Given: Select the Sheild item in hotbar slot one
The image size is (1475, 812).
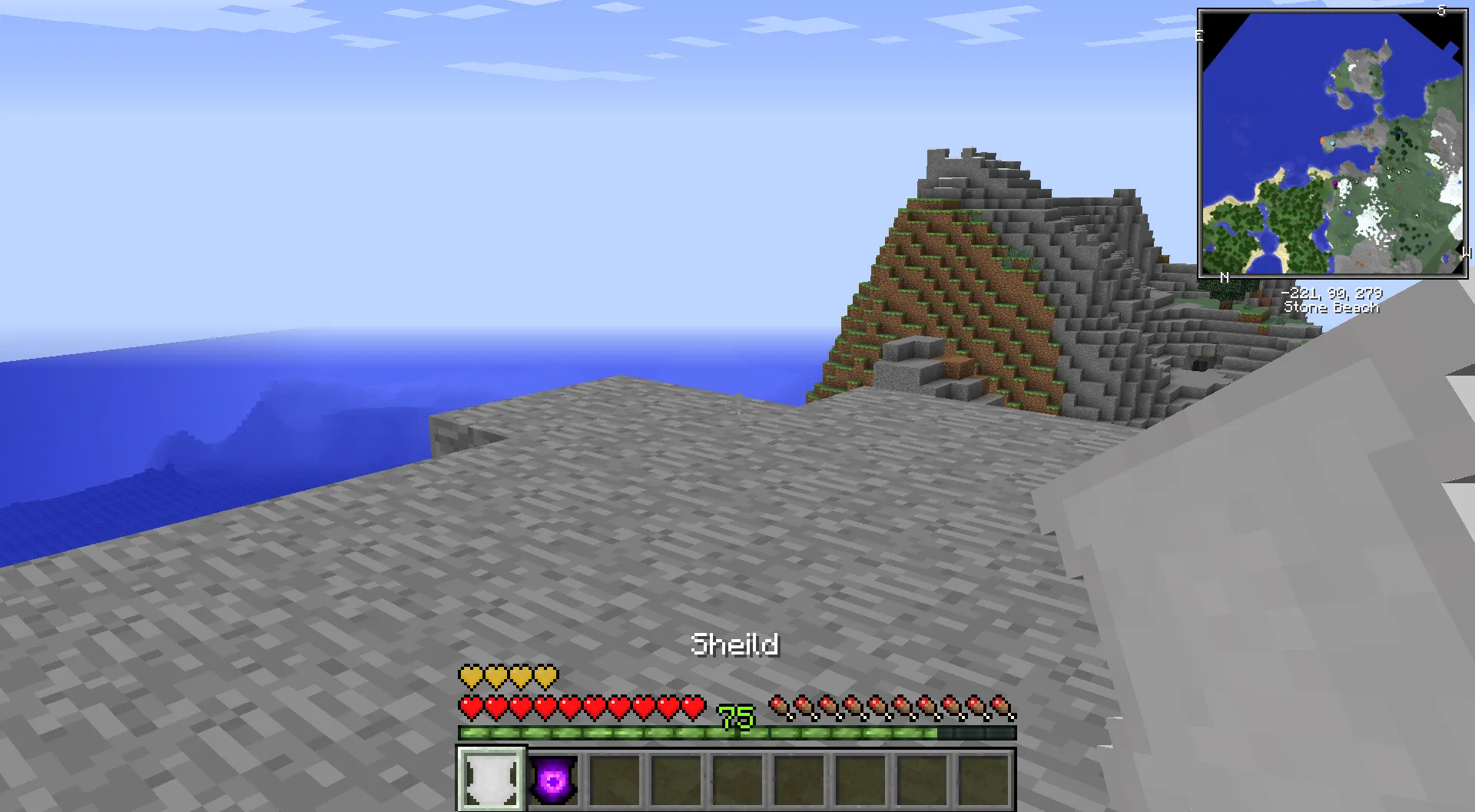Looking at the screenshot, I should [x=490, y=779].
